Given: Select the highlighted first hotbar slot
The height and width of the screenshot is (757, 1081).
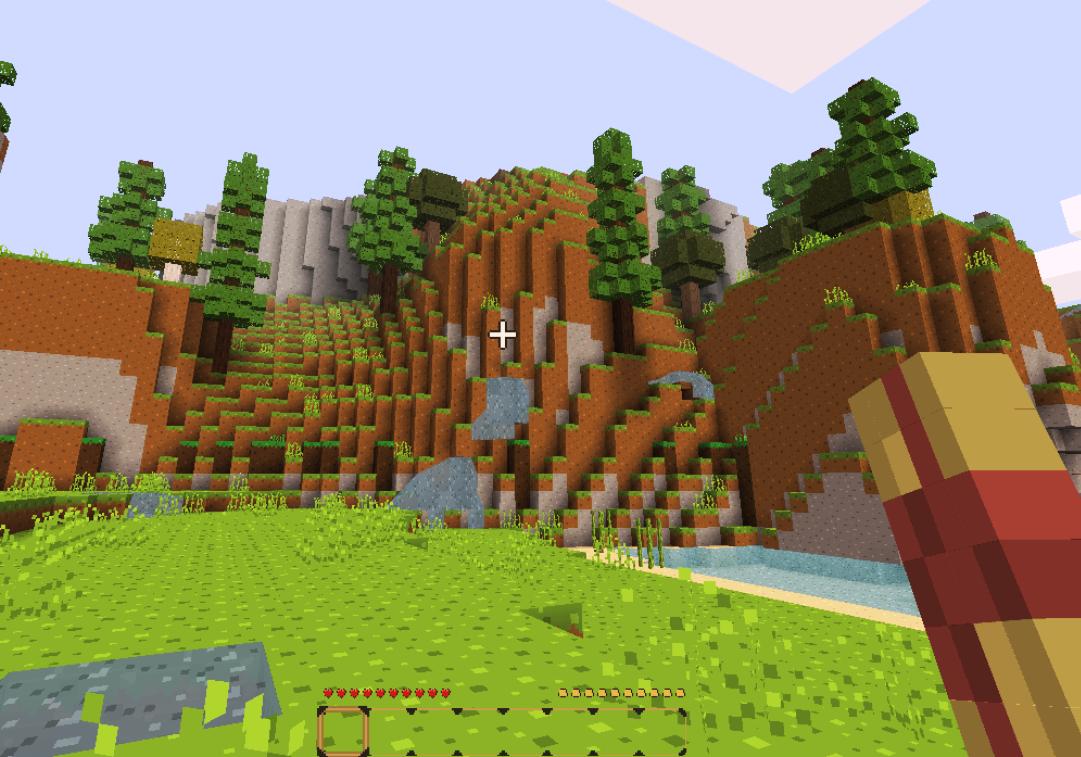Looking at the screenshot, I should tap(343, 731).
